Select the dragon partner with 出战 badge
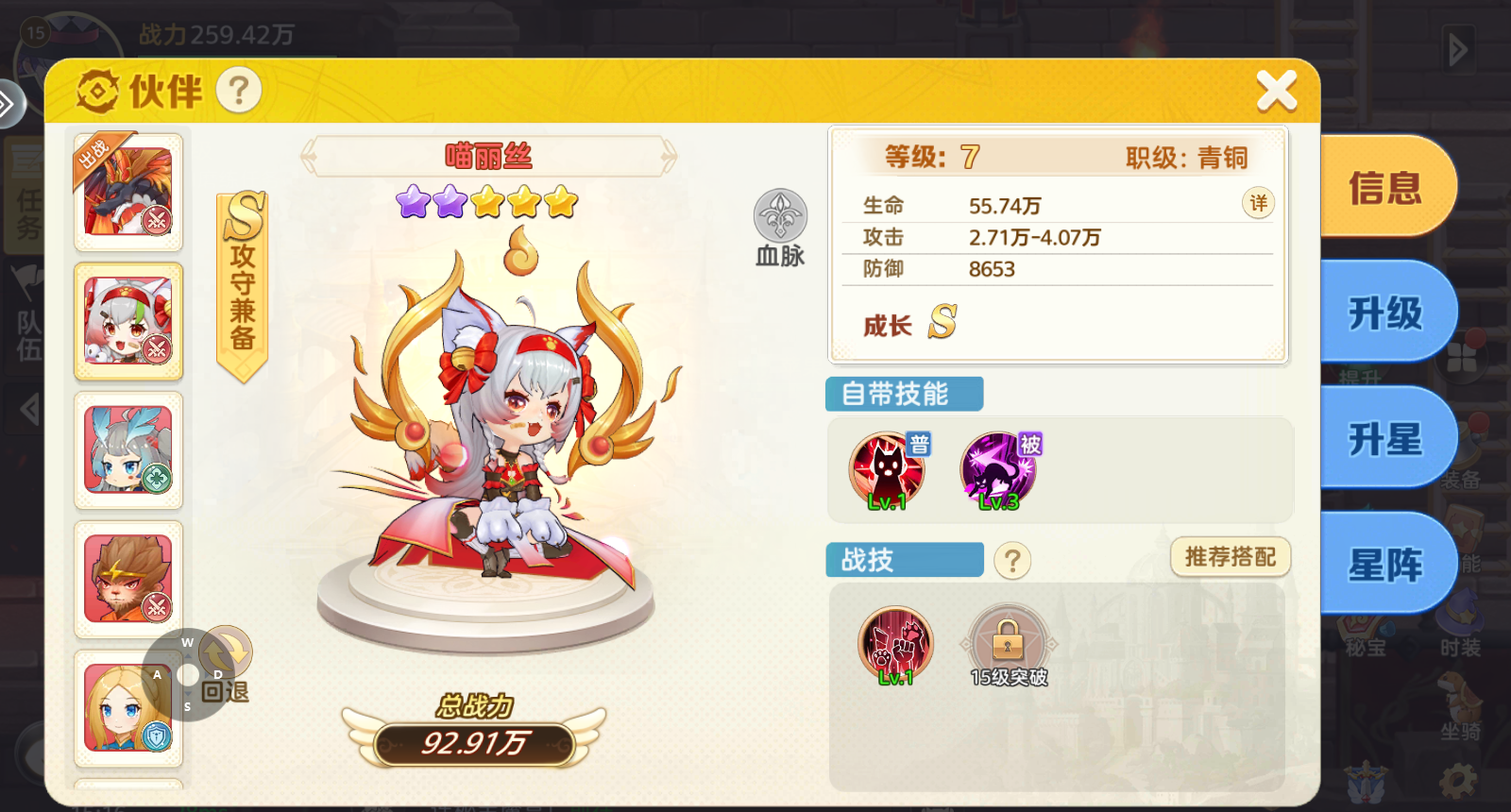1511x812 pixels. (x=127, y=192)
